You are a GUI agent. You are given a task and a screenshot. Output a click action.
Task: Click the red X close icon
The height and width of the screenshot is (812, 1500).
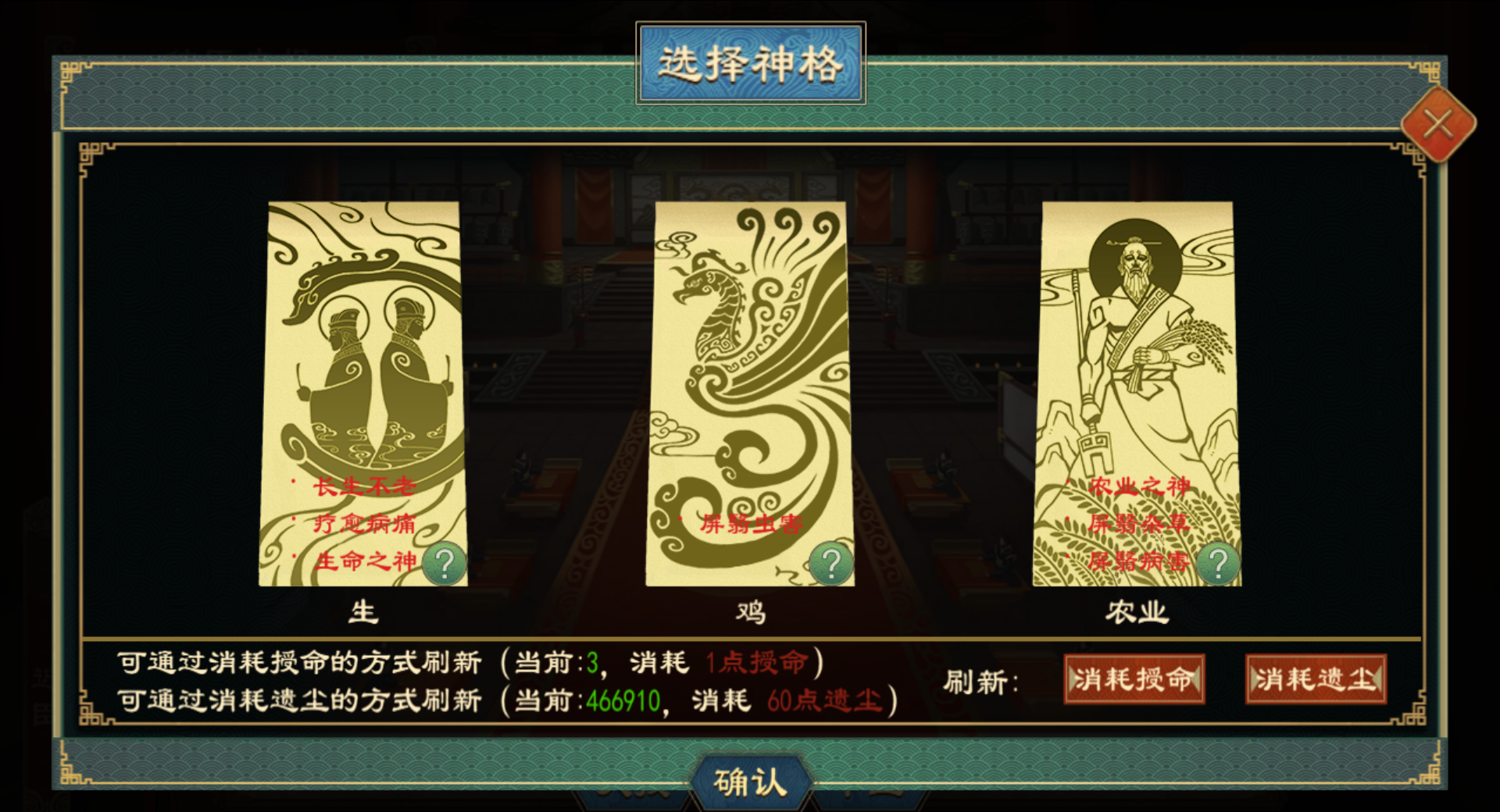pos(1440,125)
